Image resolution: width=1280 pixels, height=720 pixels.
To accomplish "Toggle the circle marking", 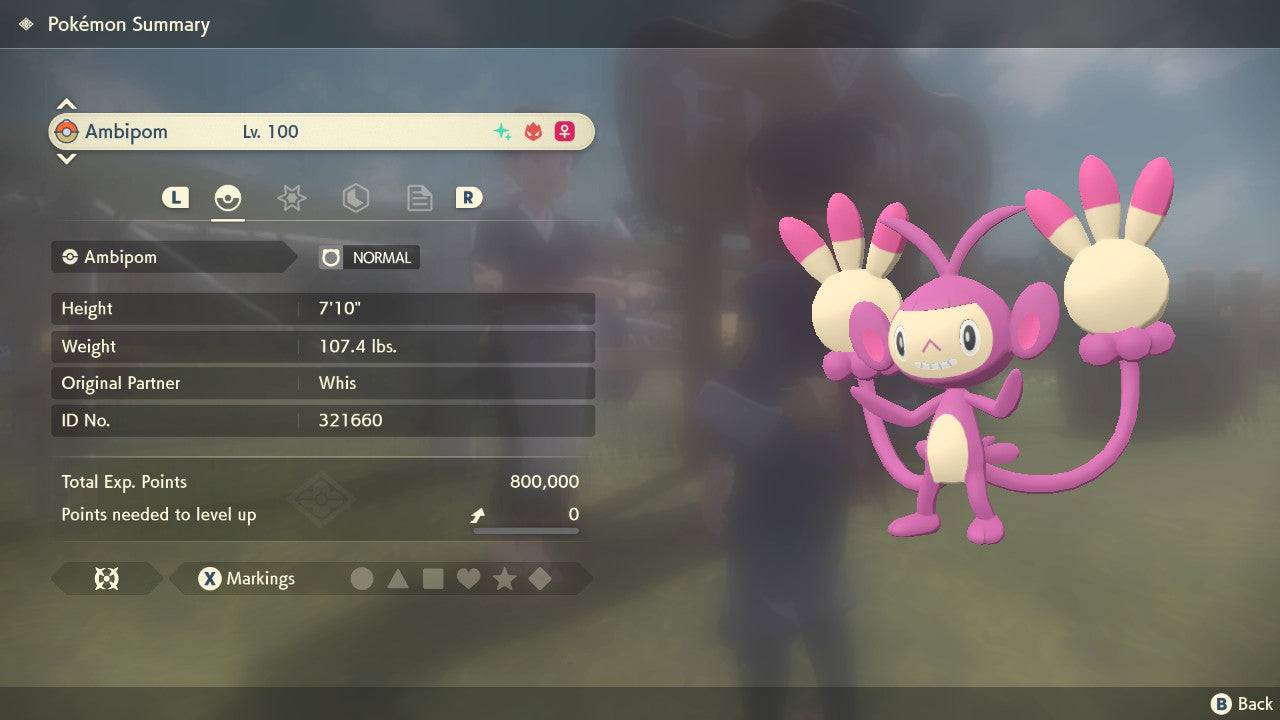I will click(x=362, y=579).
